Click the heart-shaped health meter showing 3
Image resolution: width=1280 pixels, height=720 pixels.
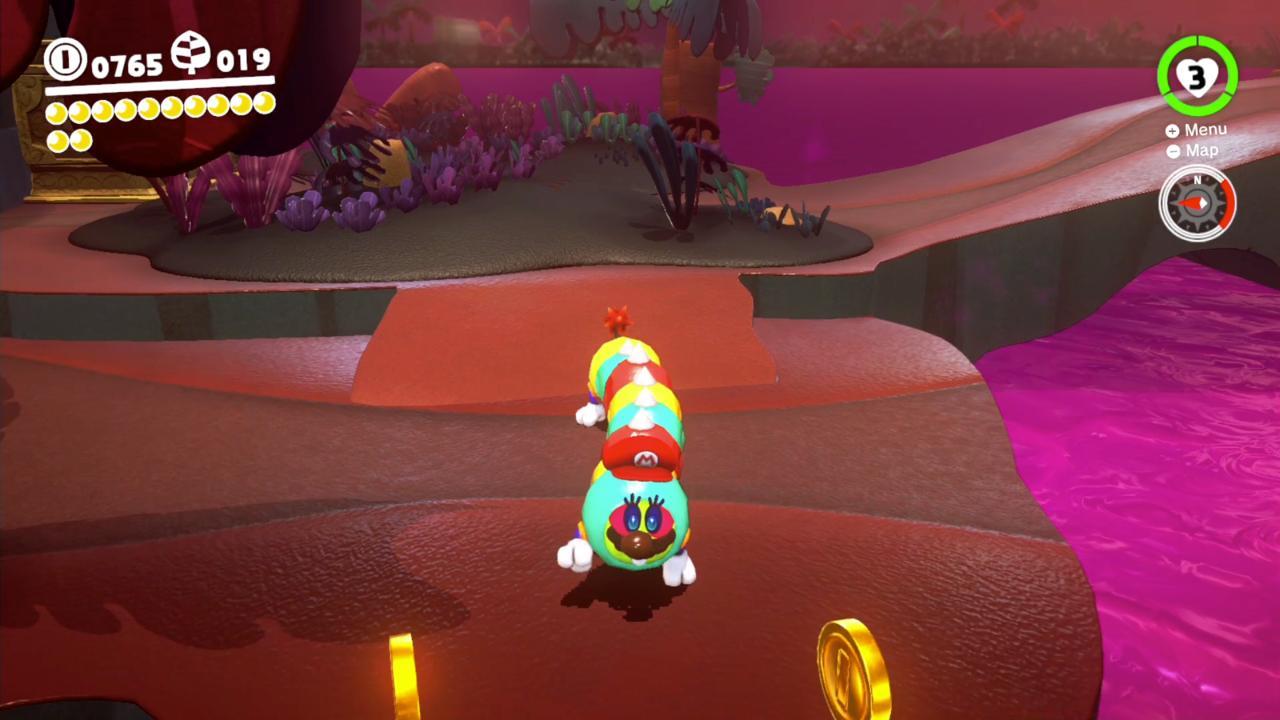1195,75
